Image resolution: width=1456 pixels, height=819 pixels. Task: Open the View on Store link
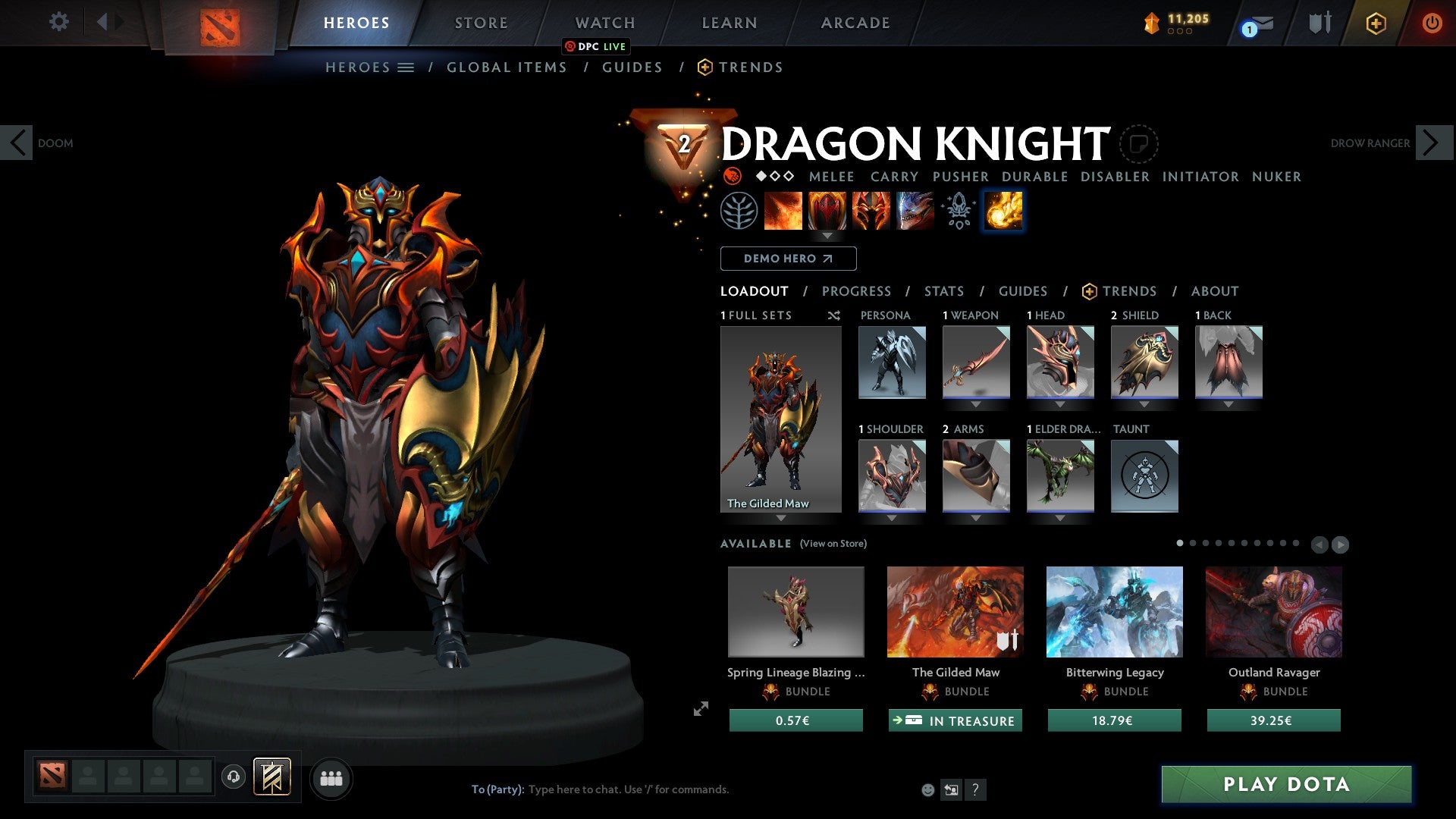pos(833,544)
